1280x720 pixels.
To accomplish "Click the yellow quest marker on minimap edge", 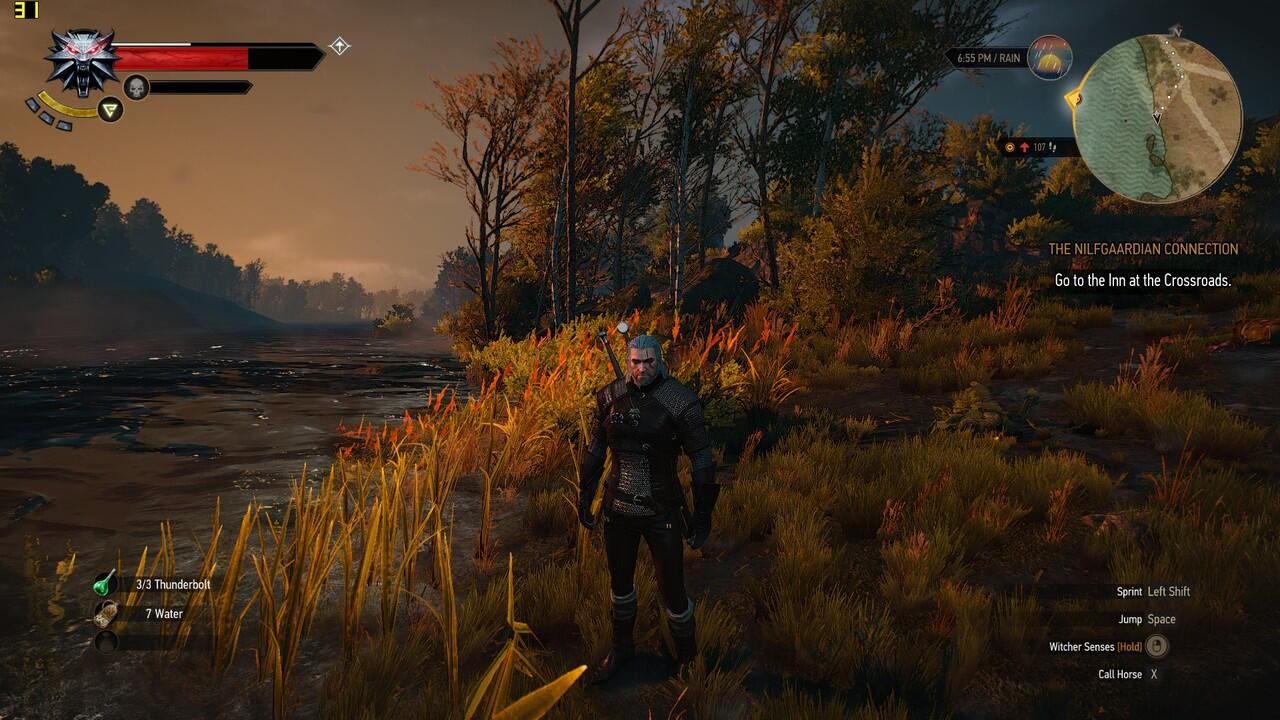I will [x=1075, y=99].
